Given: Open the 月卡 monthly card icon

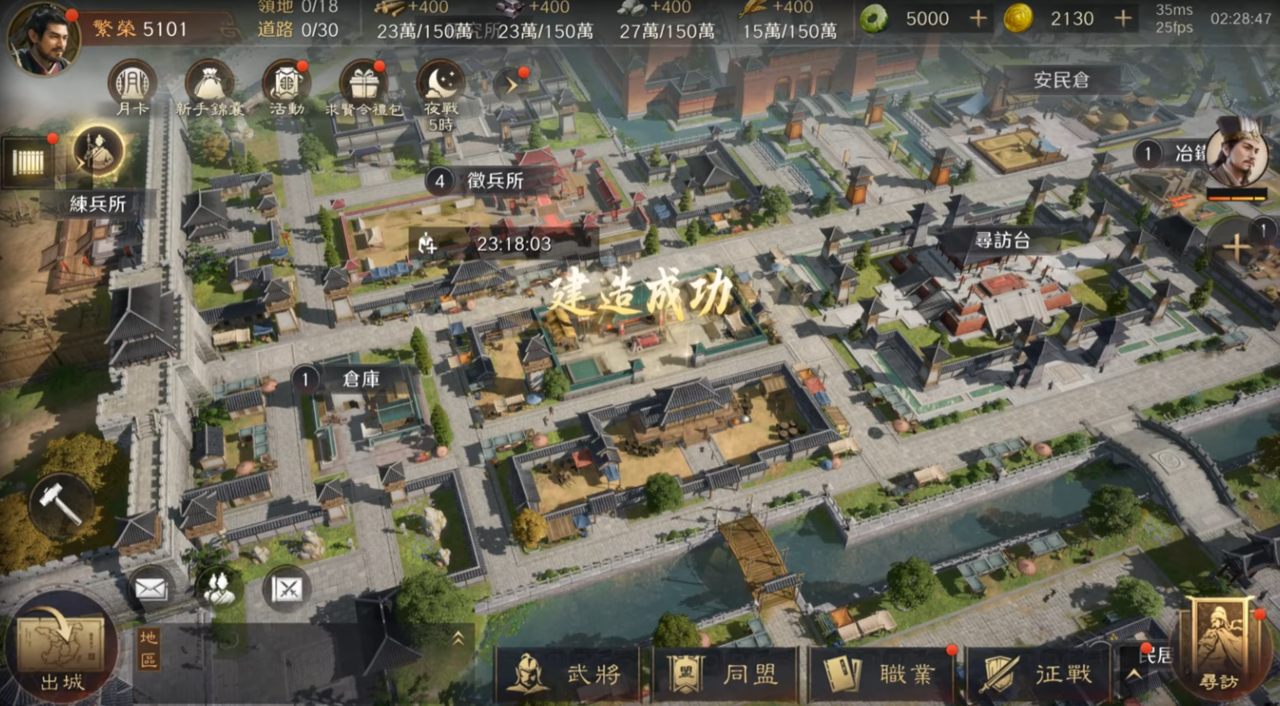Looking at the screenshot, I should 132,82.
